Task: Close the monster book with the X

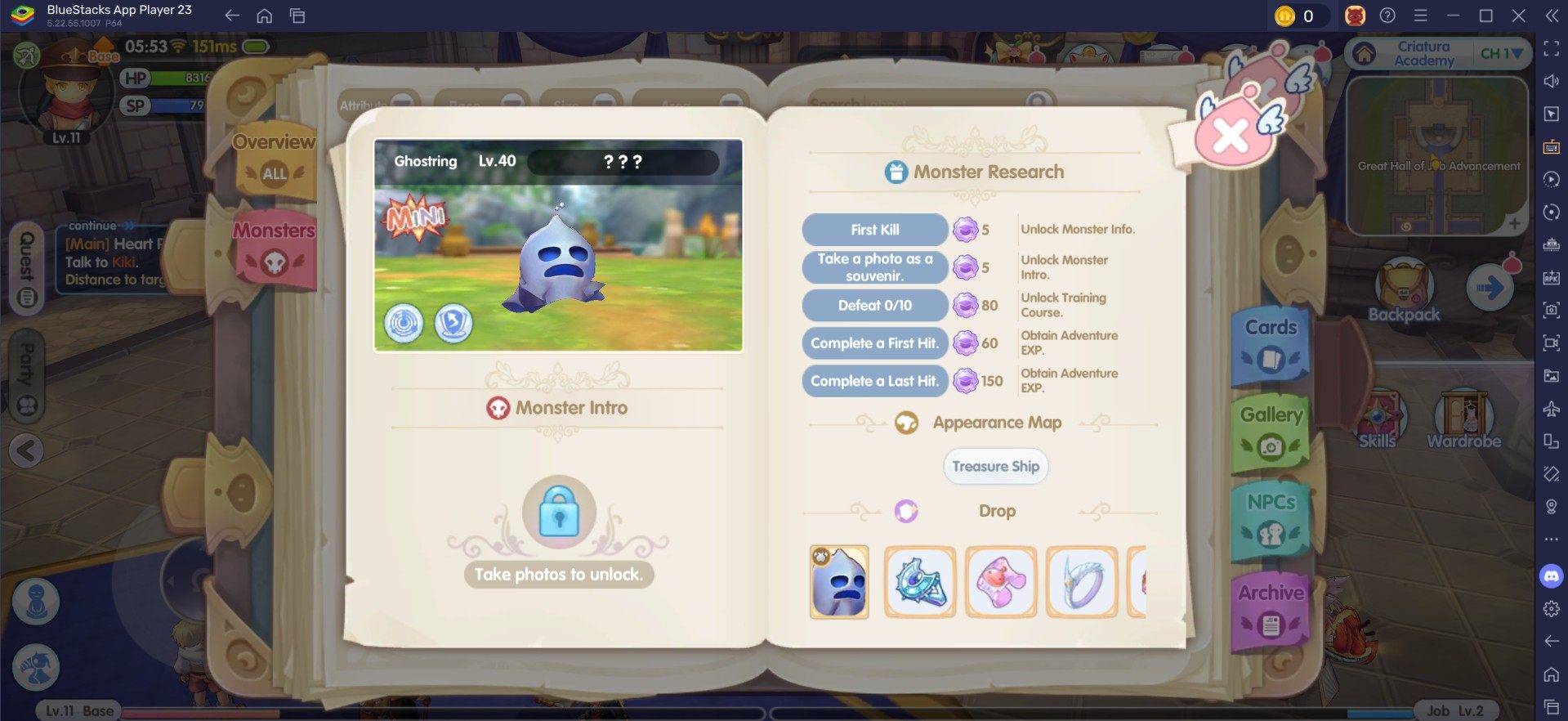Action: pos(1231,136)
